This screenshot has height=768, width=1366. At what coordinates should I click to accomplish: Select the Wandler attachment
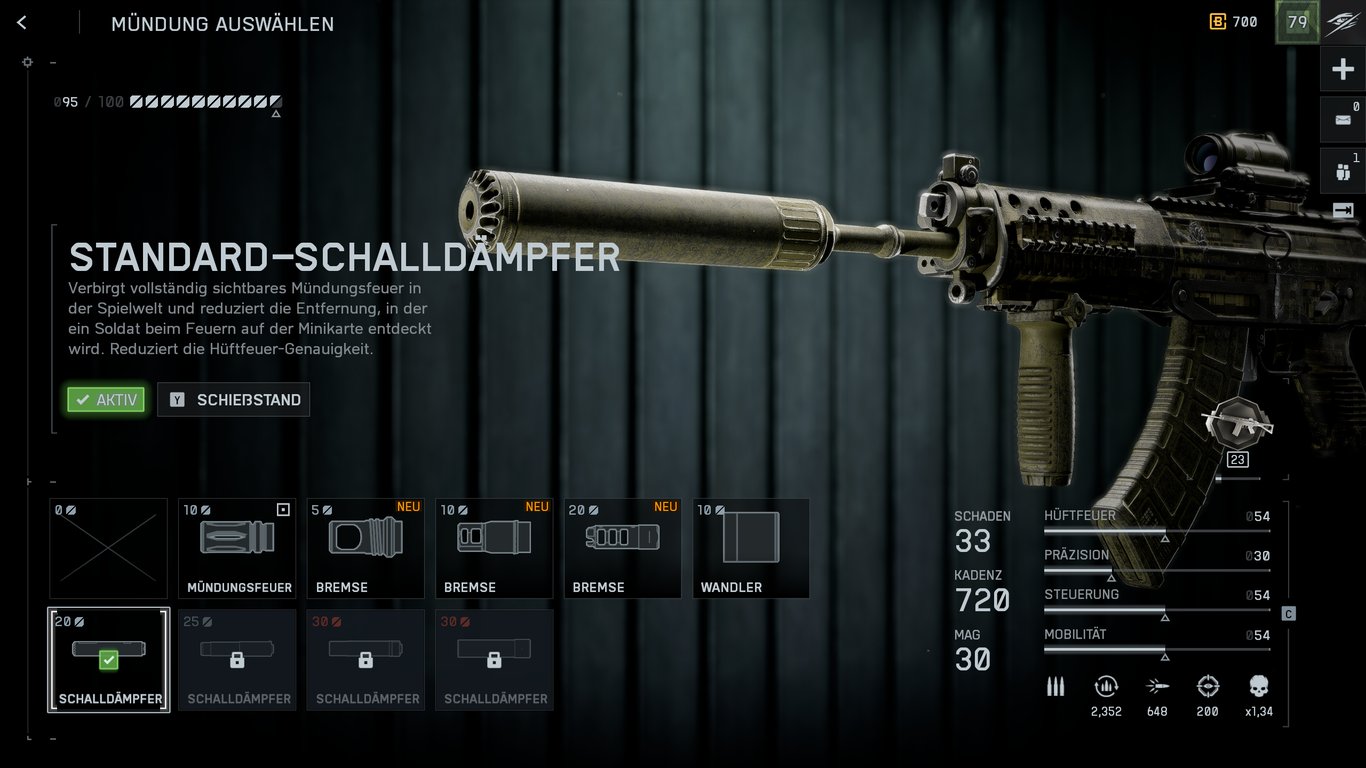point(750,548)
